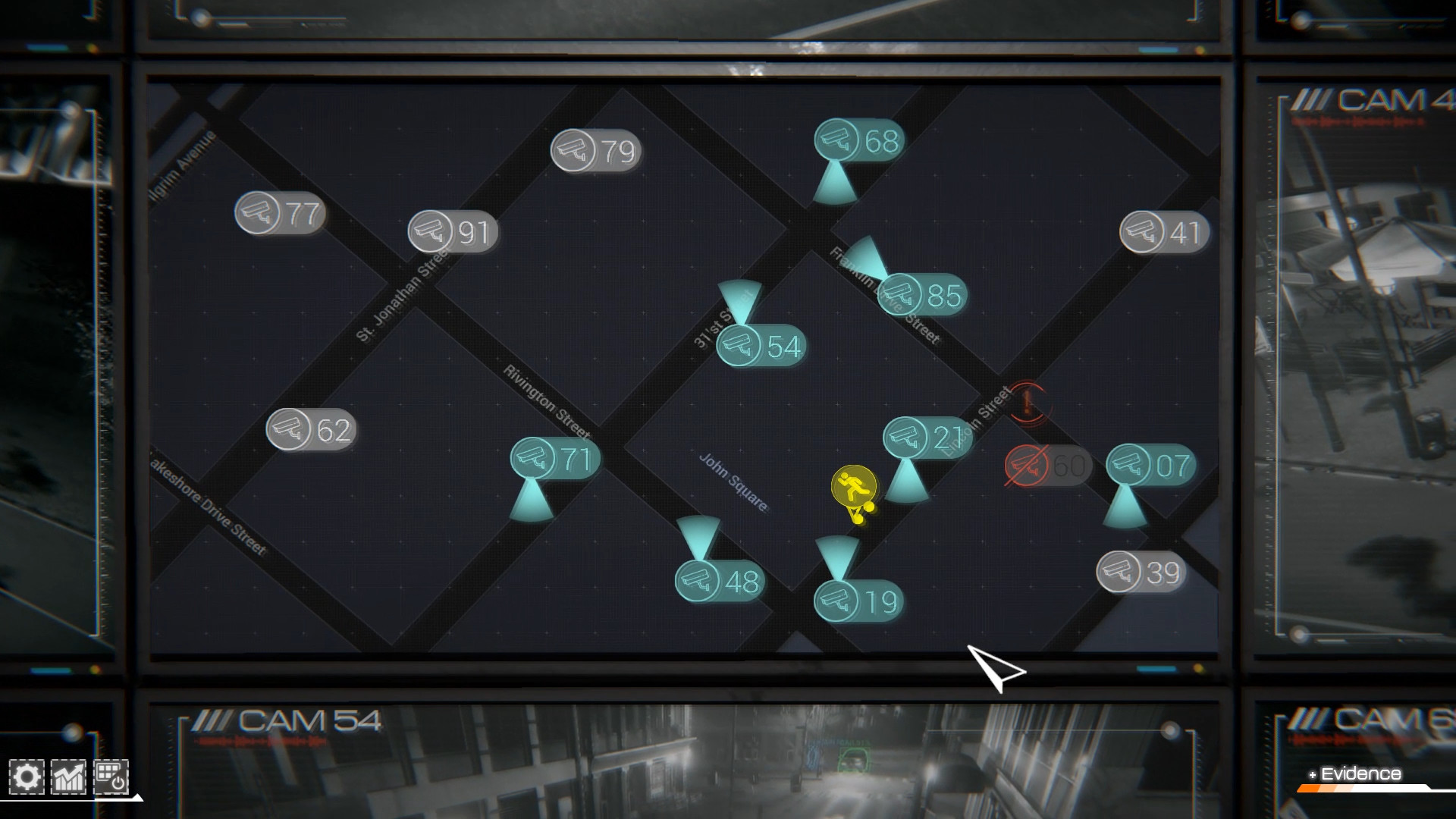
Task: Select camera 48 marker
Action: pyautogui.click(x=717, y=582)
